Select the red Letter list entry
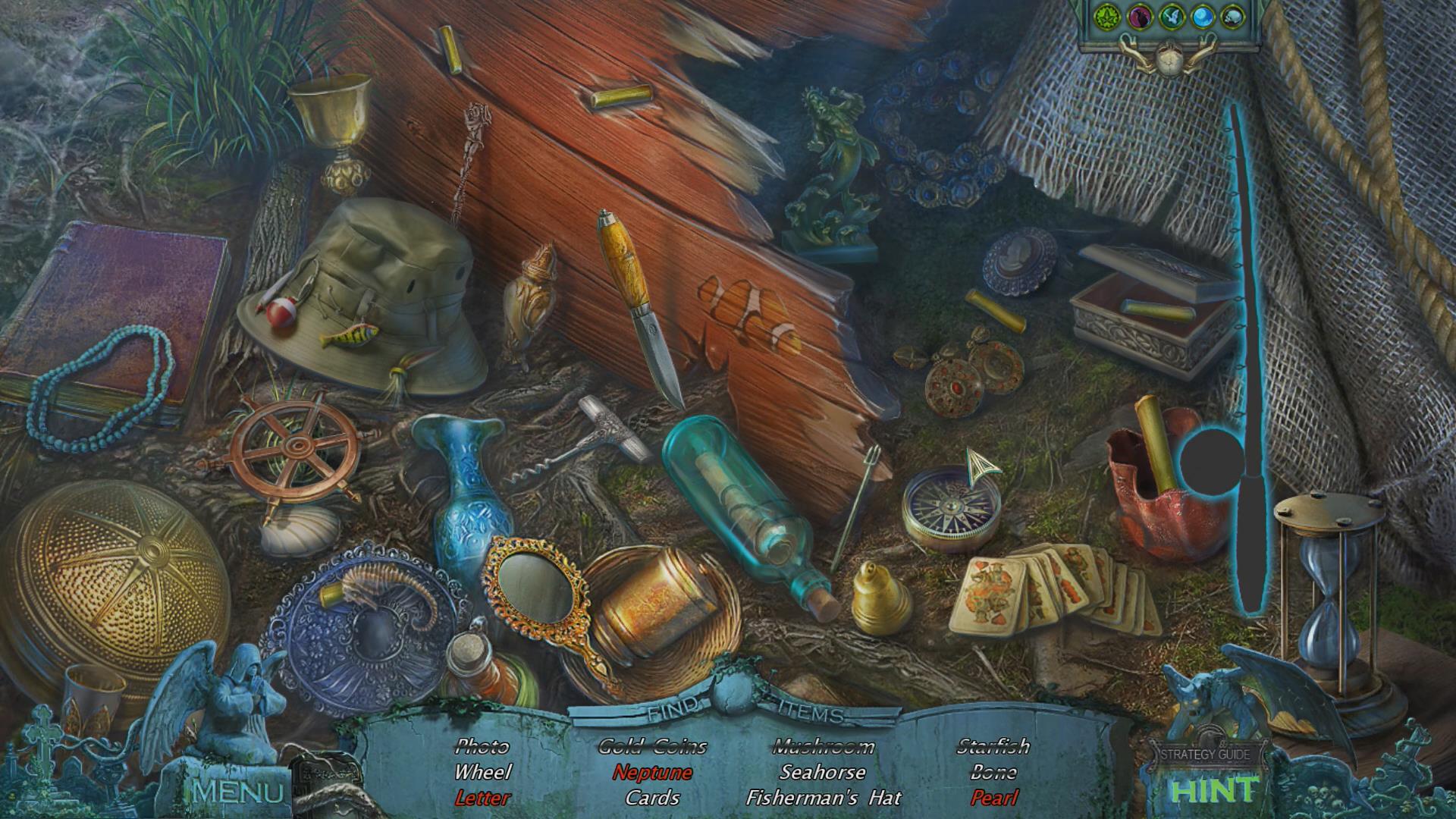Viewport: 1456px width, 819px height. coord(482,798)
